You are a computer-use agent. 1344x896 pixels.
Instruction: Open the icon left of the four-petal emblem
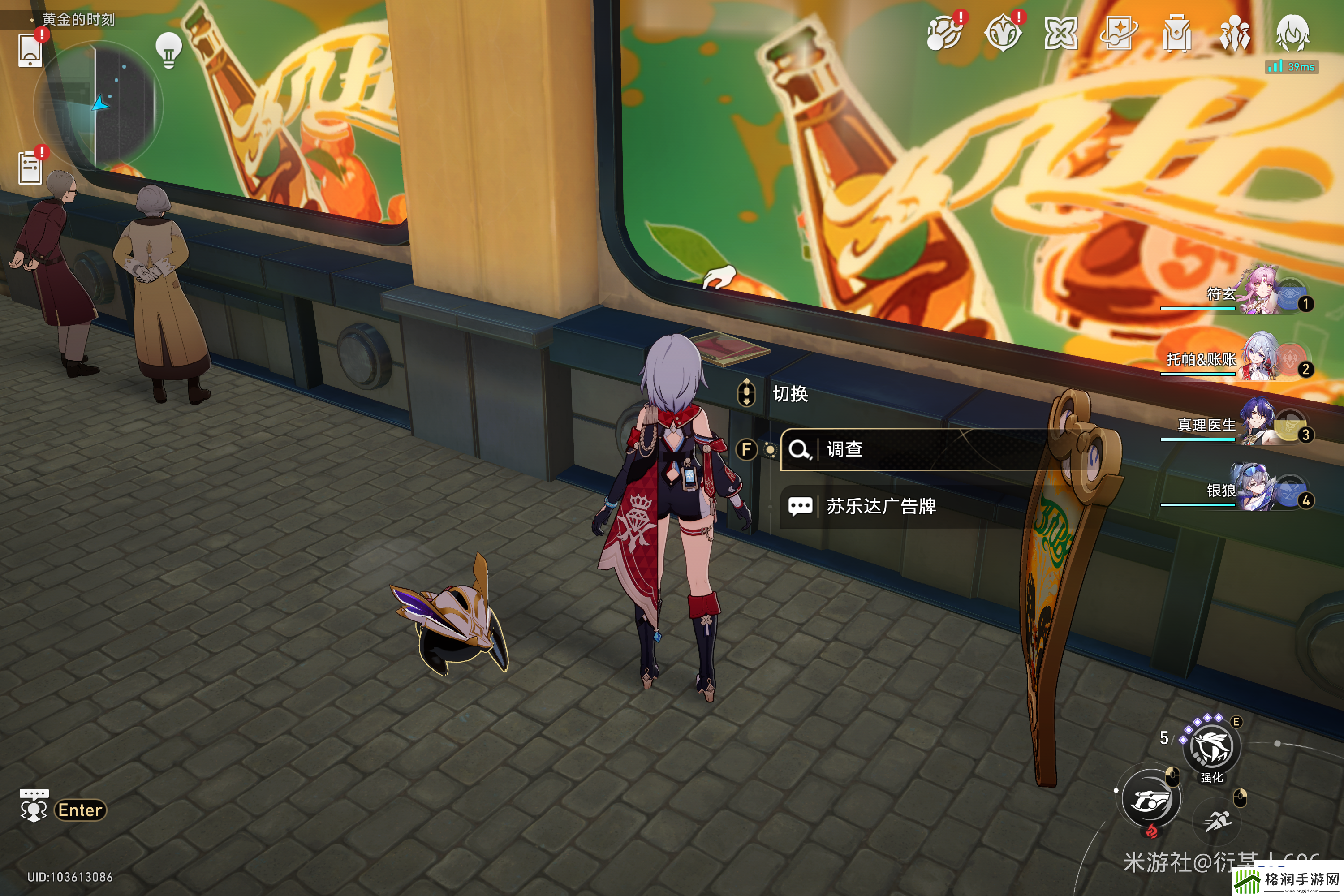tap(1003, 33)
